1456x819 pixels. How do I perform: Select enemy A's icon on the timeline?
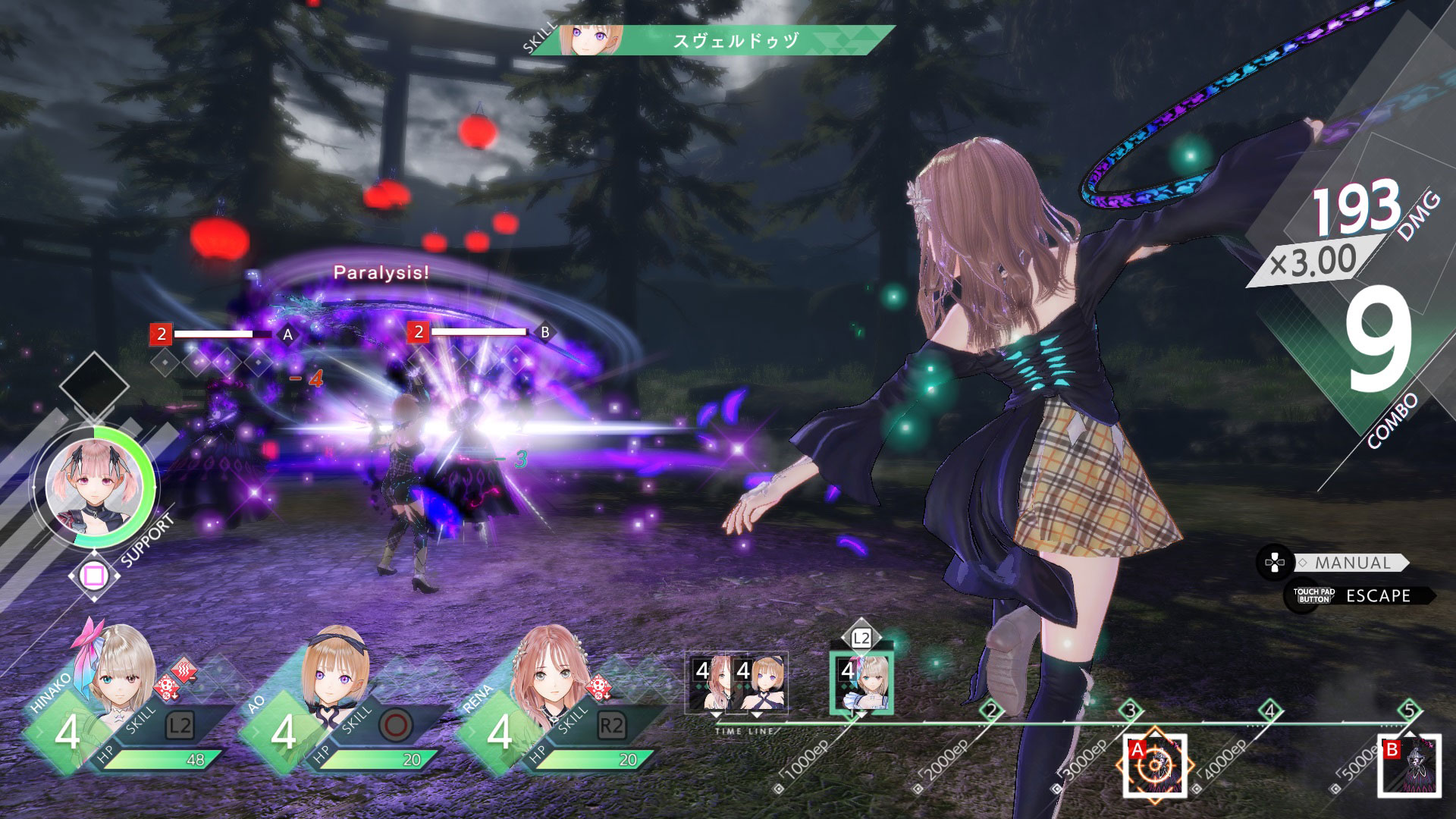1154,765
